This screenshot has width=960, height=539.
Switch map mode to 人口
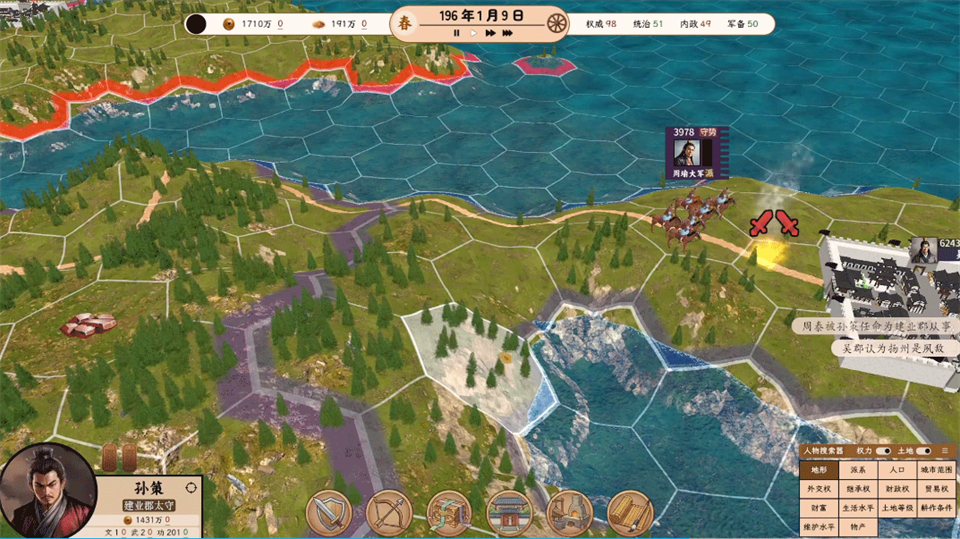pos(896,469)
